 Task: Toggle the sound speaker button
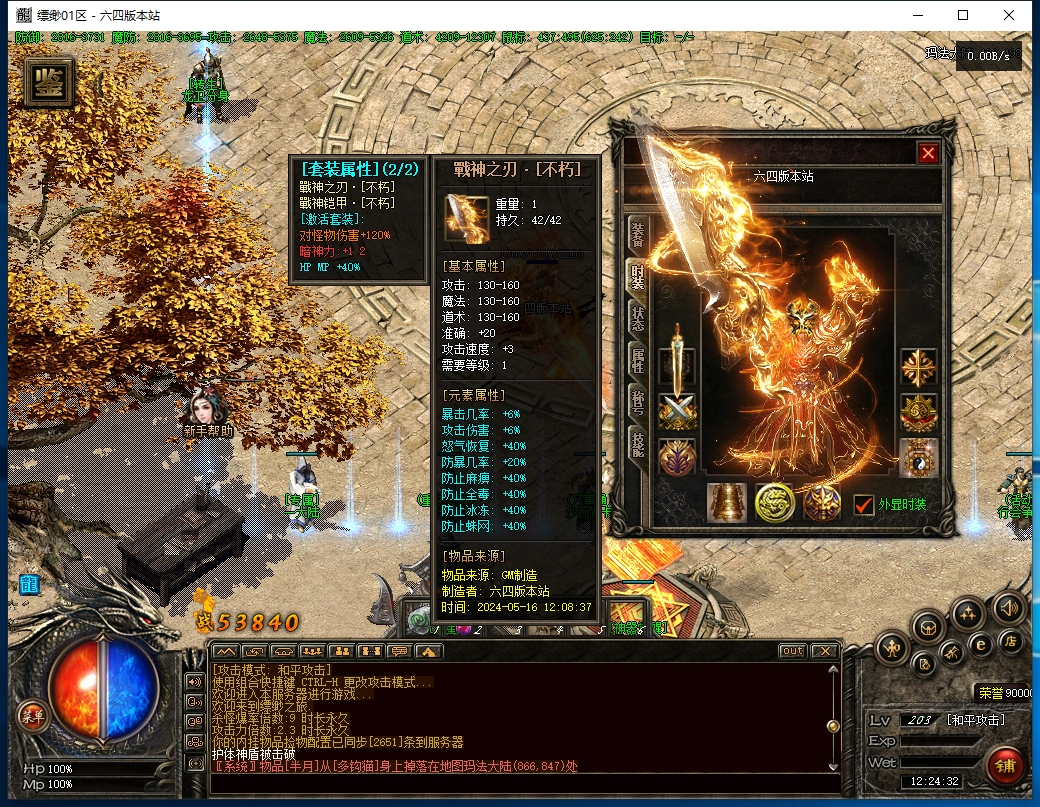pos(1008,607)
